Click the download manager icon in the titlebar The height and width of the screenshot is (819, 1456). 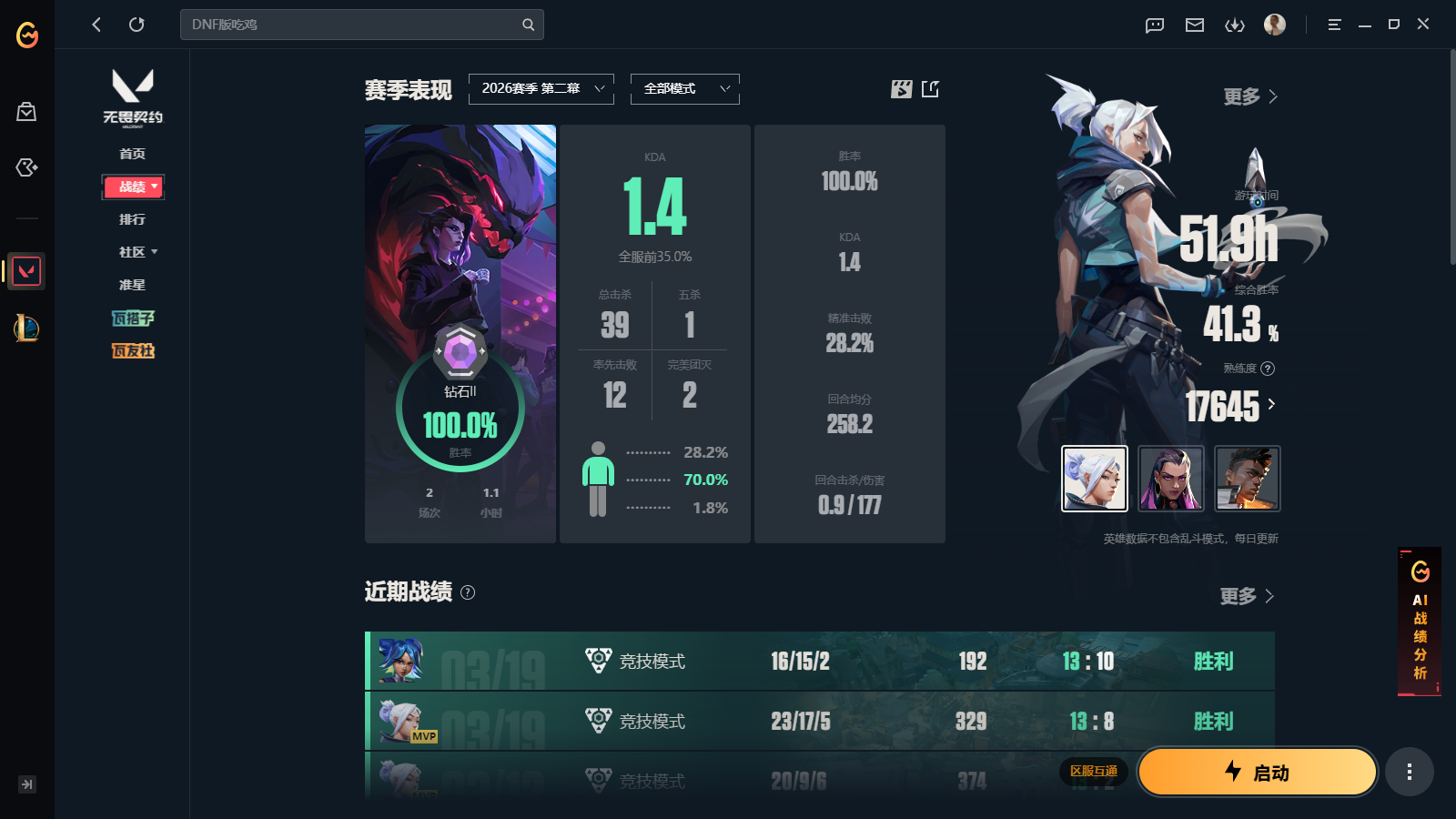(1235, 25)
